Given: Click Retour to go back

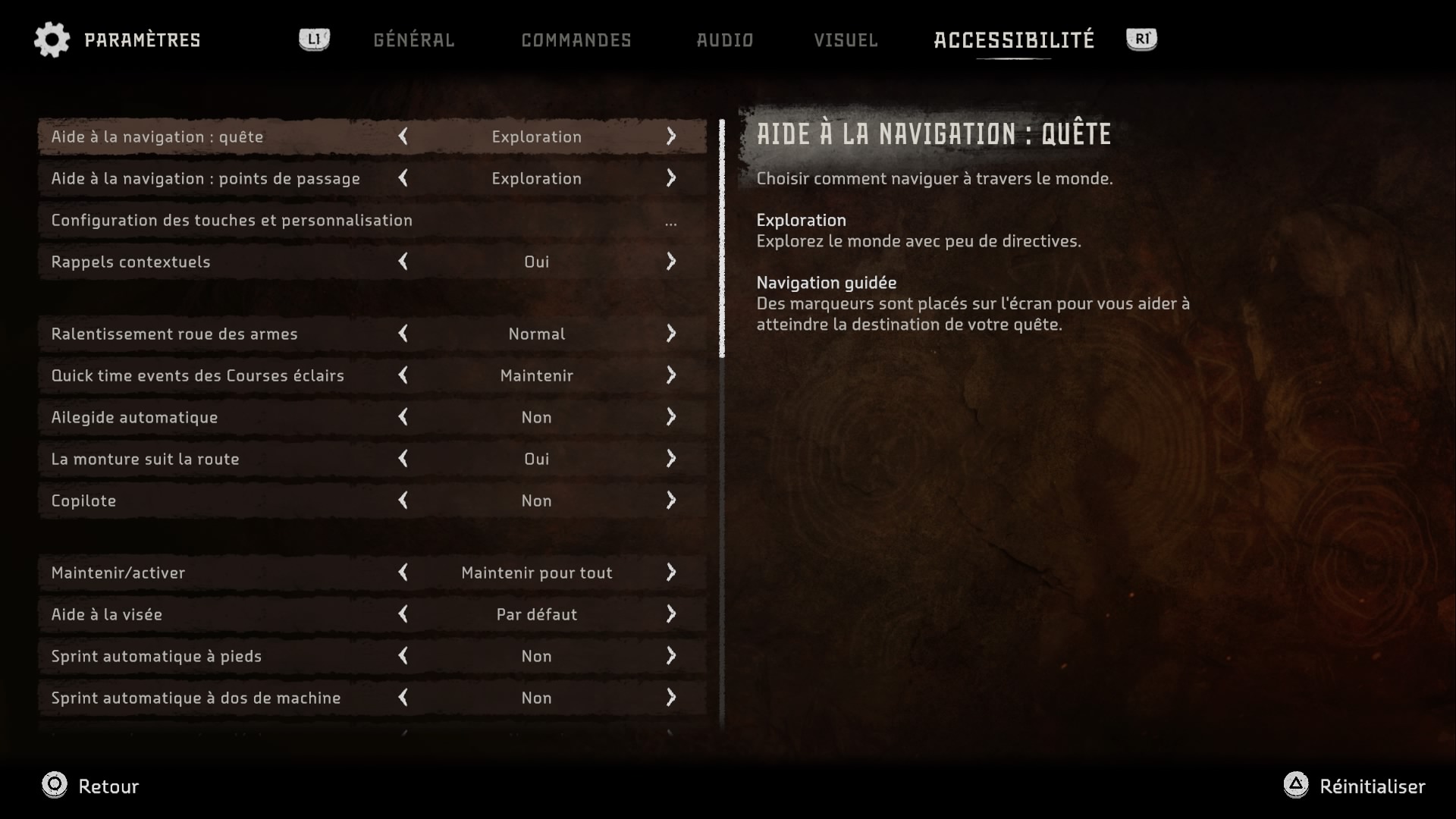Looking at the screenshot, I should click(91, 786).
